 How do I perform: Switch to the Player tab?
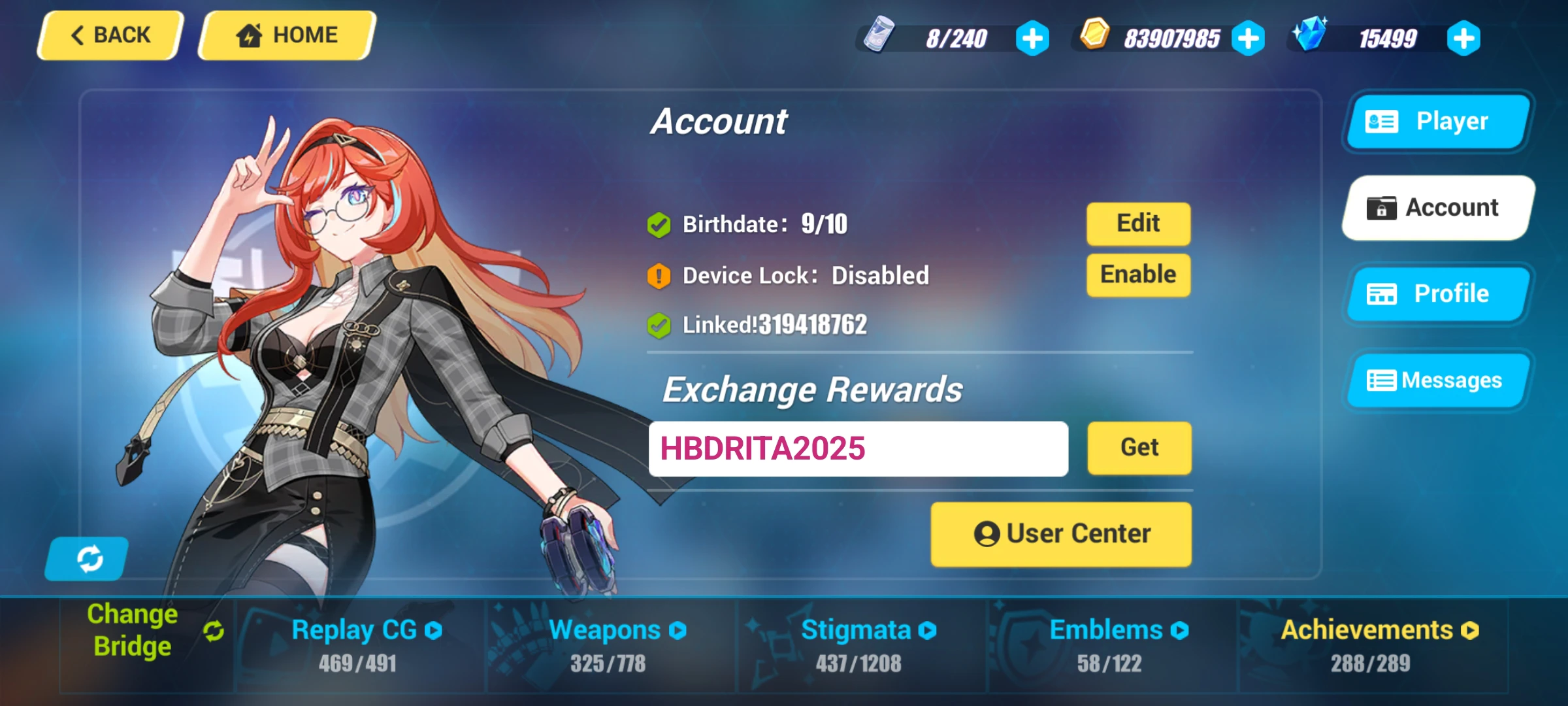(1436, 121)
